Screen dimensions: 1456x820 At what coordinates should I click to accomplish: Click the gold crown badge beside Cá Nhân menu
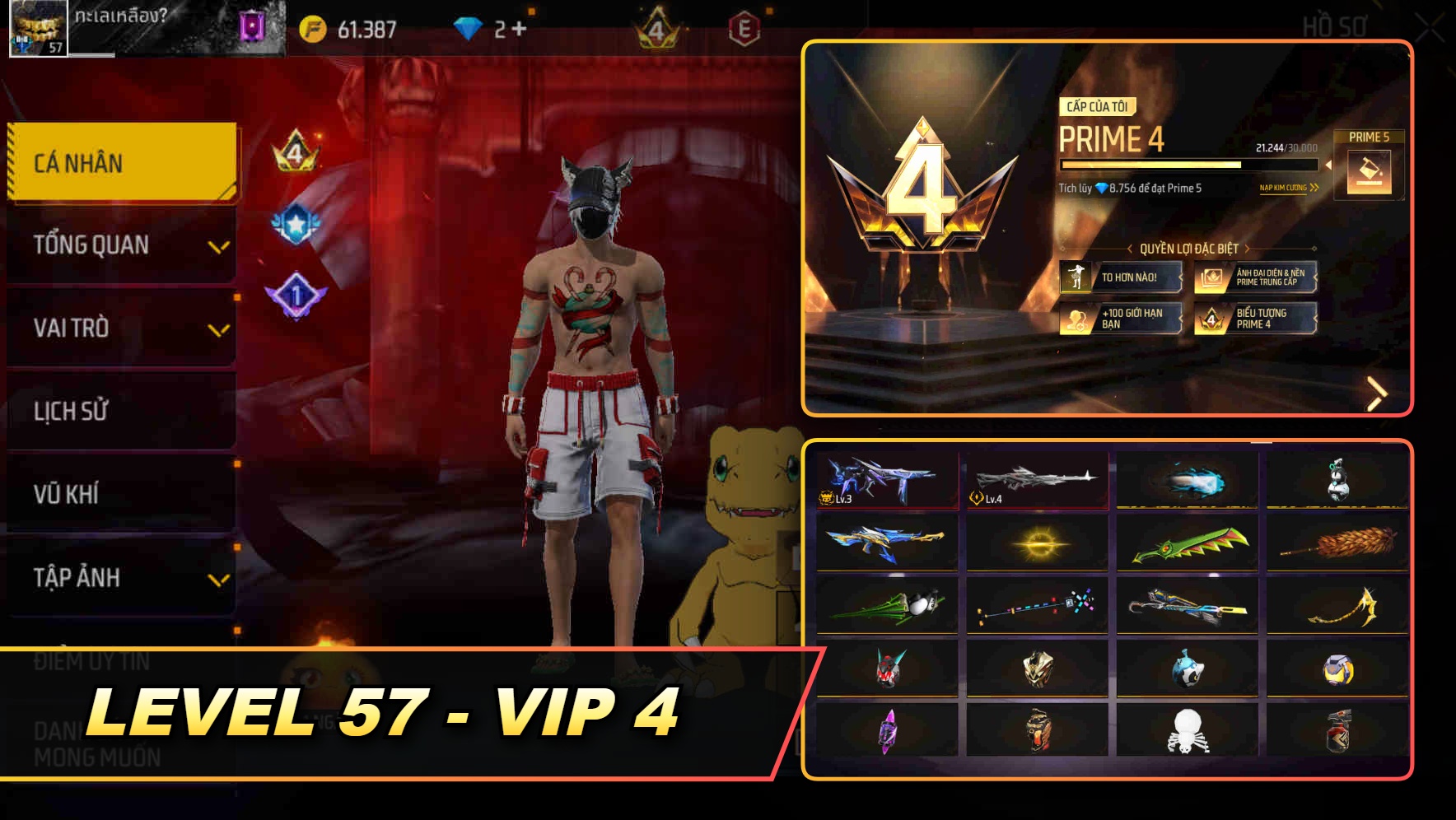point(296,153)
